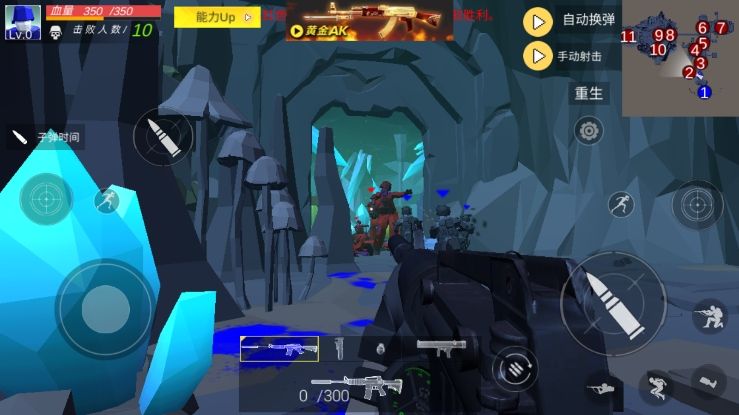739x415 pixels.
Task: Fire with the left-side bullet button
Action: (x=163, y=136)
